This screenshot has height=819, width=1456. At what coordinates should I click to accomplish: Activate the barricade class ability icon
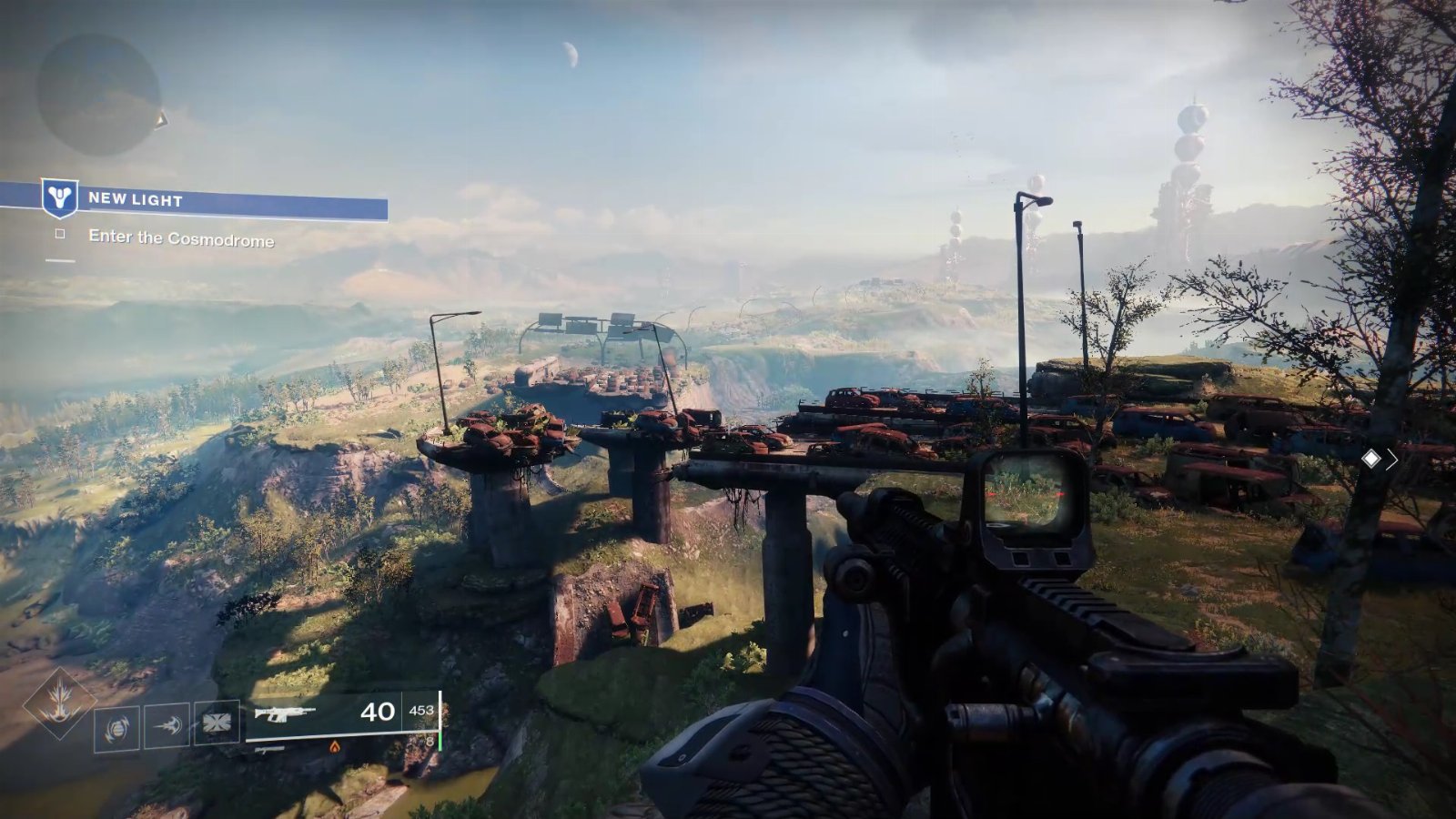(217, 723)
